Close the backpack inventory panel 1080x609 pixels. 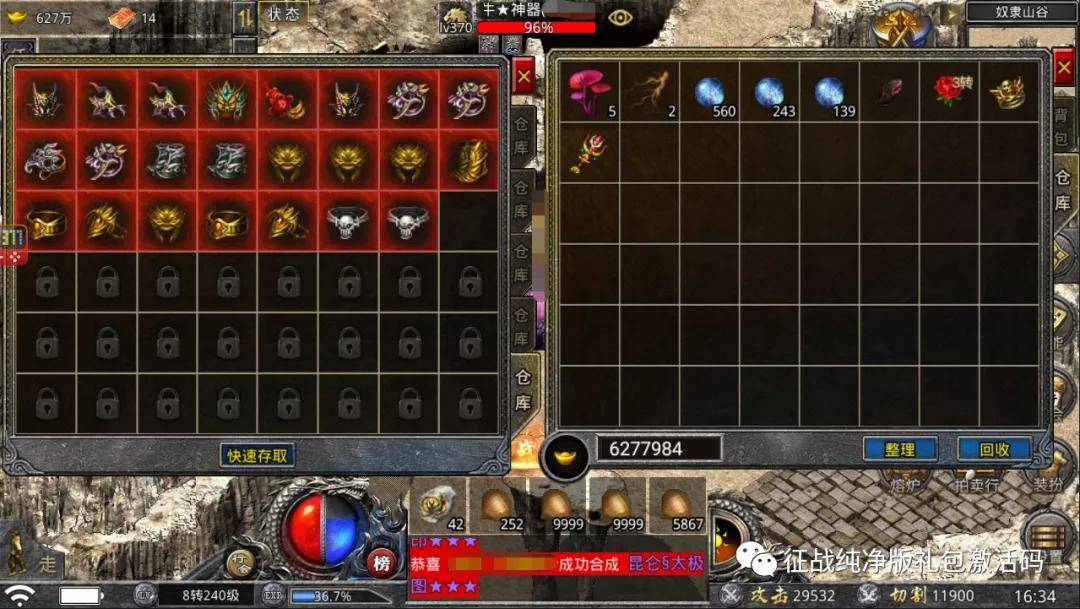[x=1063, y=67]
